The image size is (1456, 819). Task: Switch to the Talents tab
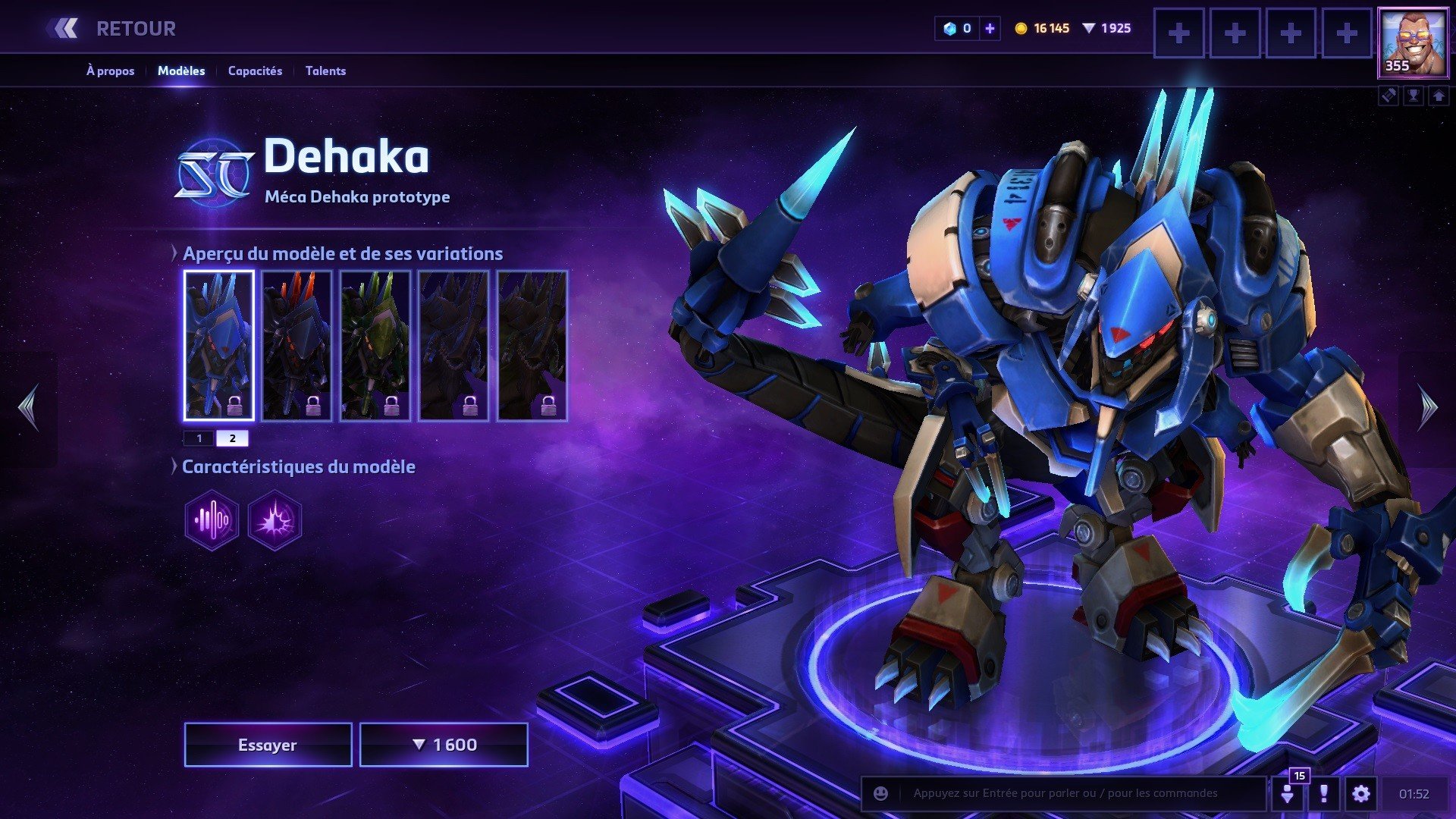coord(325,71)
